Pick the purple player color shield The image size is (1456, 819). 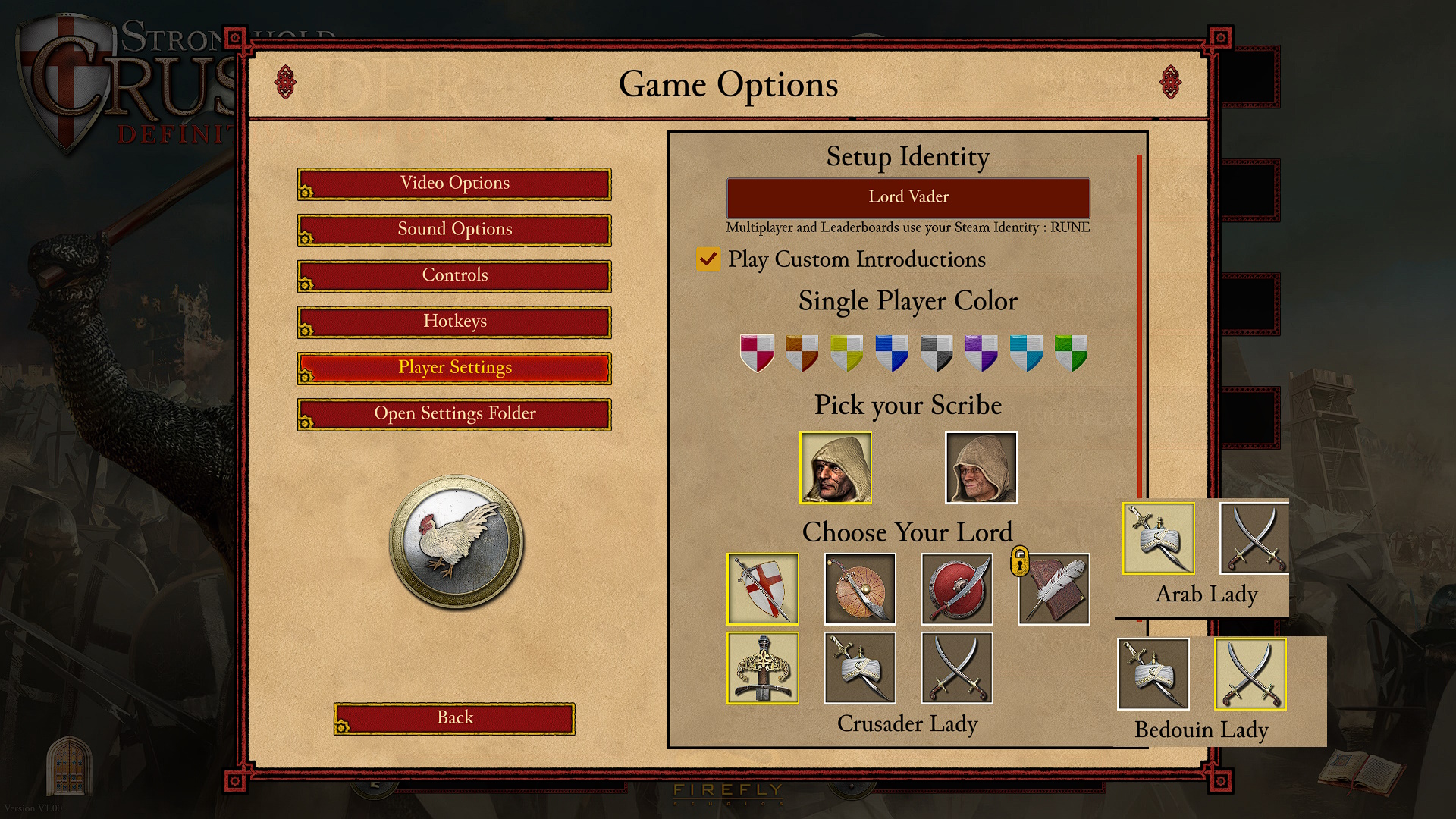tap(981, 353)
